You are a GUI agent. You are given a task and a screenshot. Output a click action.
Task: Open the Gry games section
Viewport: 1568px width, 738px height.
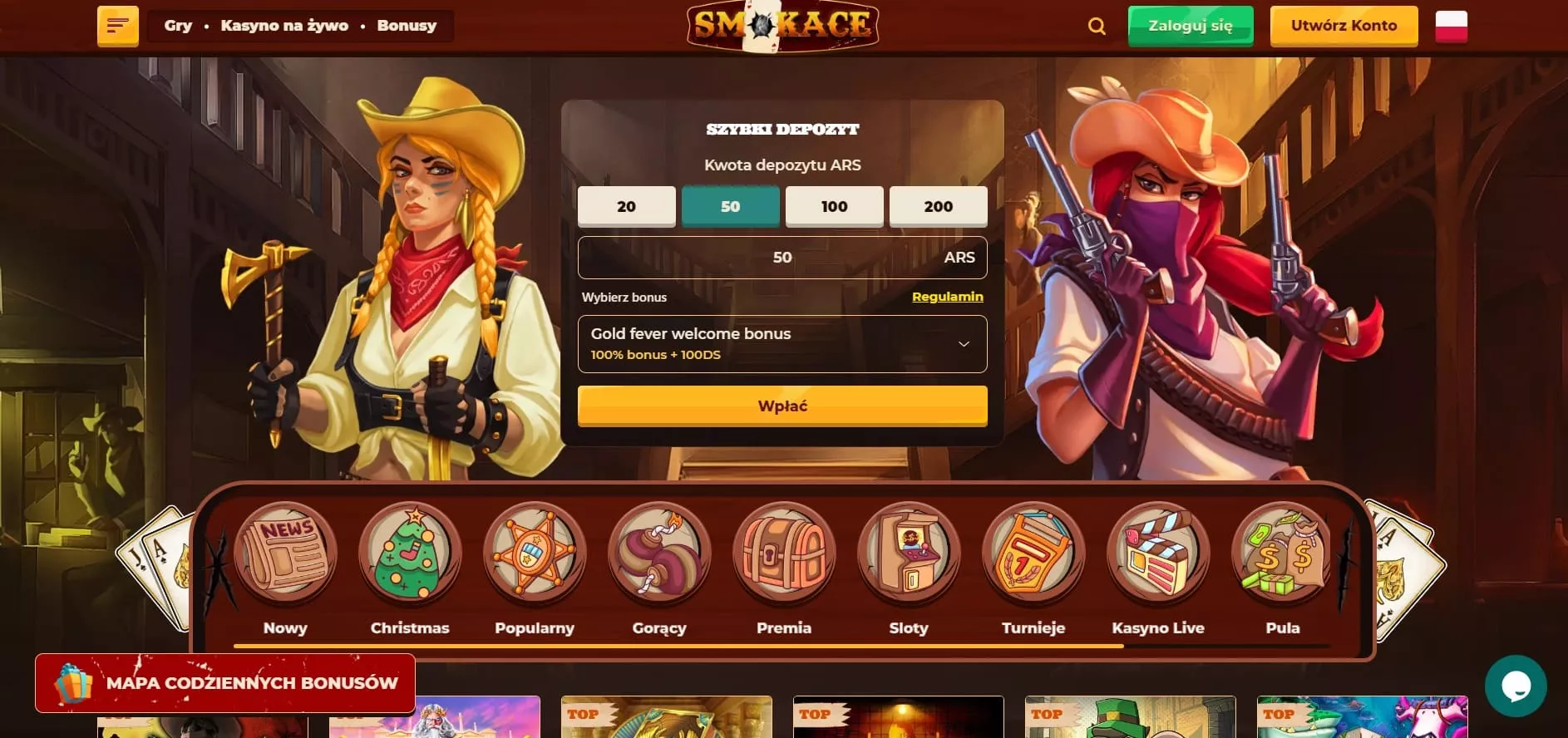pyautogui.click(x=178, y=26)
